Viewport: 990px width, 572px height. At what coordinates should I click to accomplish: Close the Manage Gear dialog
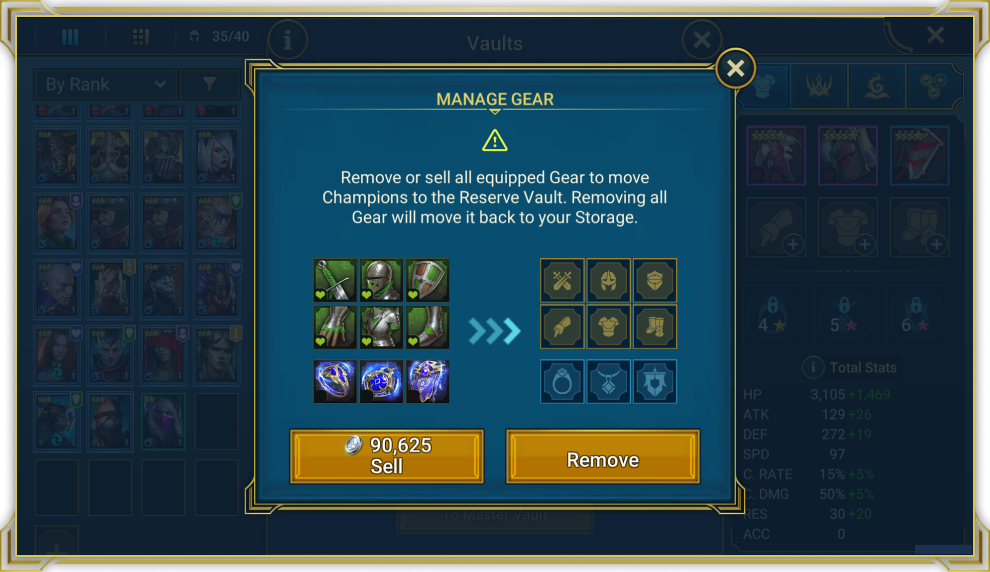click(735, 68)
